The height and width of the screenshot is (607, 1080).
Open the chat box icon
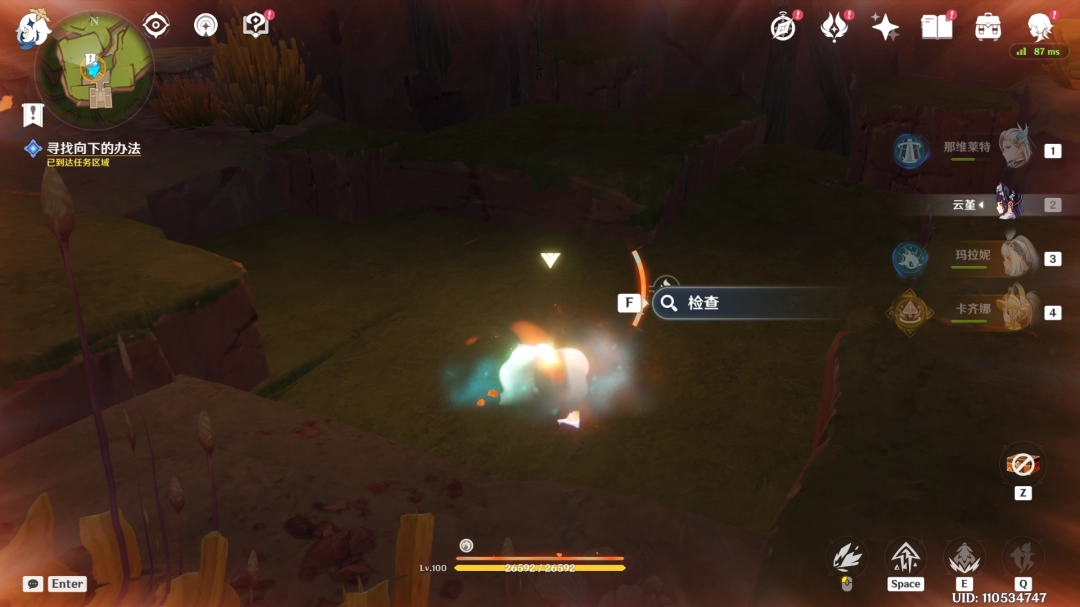pos(33,583)
